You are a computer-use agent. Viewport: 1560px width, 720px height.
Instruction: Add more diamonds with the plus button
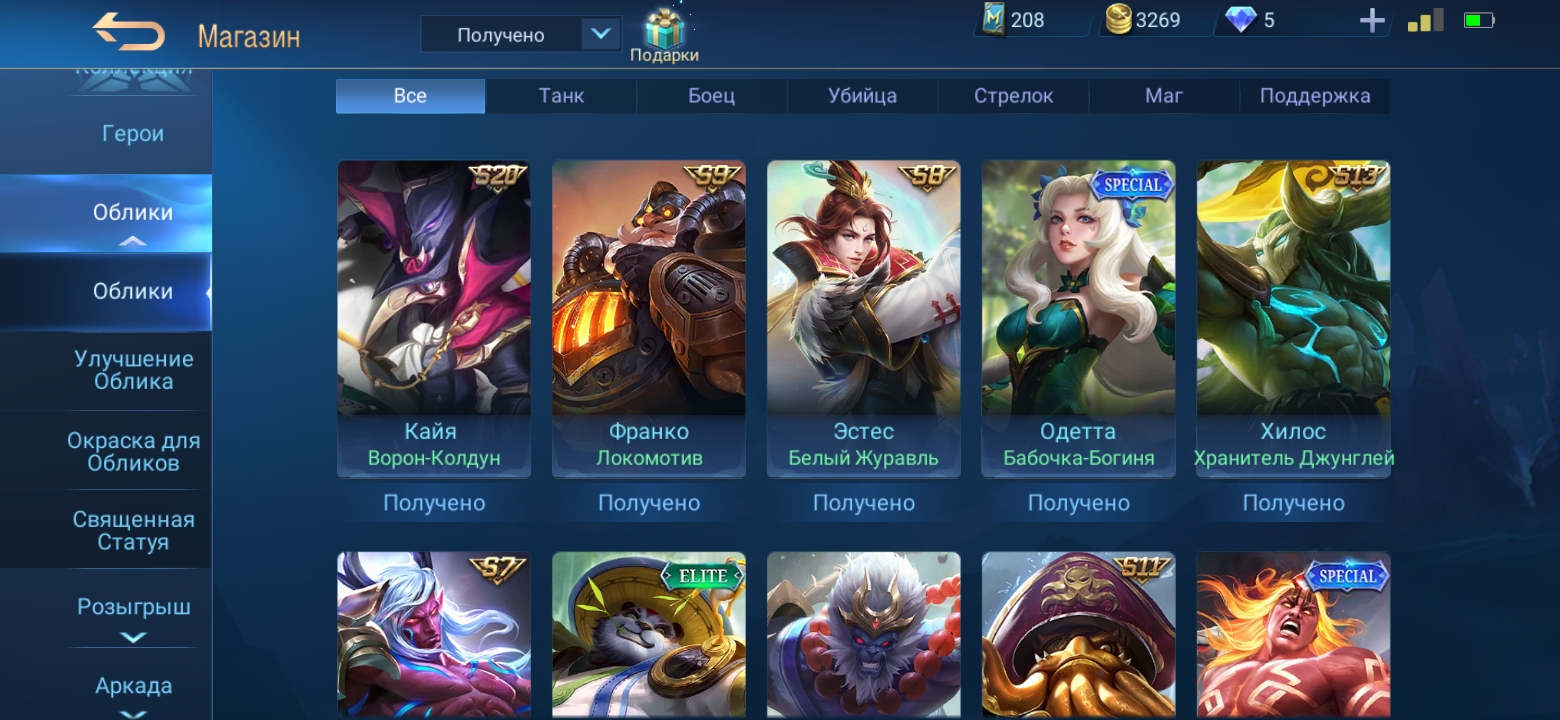(1372, 20)
